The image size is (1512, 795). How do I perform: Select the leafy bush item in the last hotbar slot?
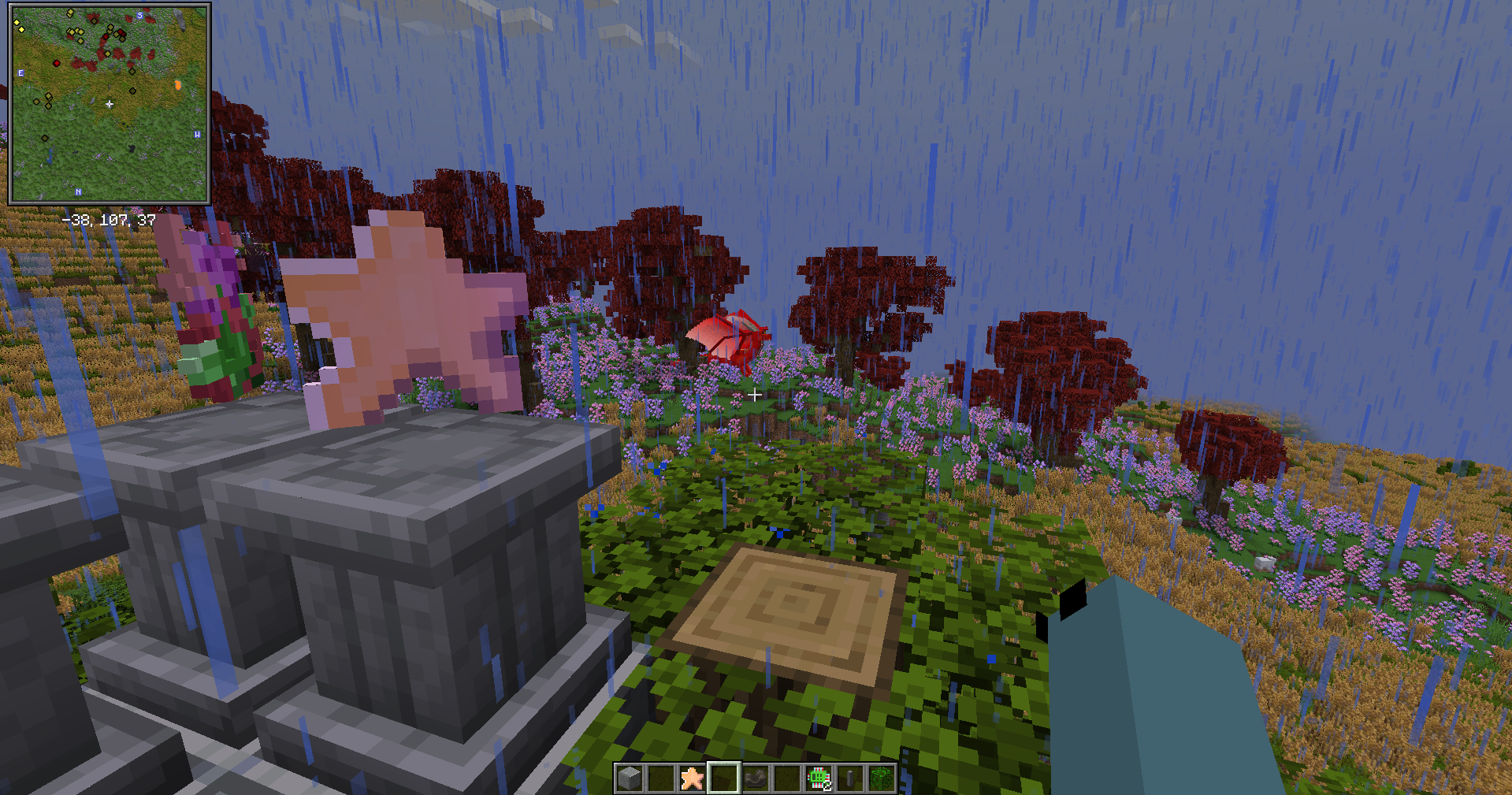coord(881,780)
